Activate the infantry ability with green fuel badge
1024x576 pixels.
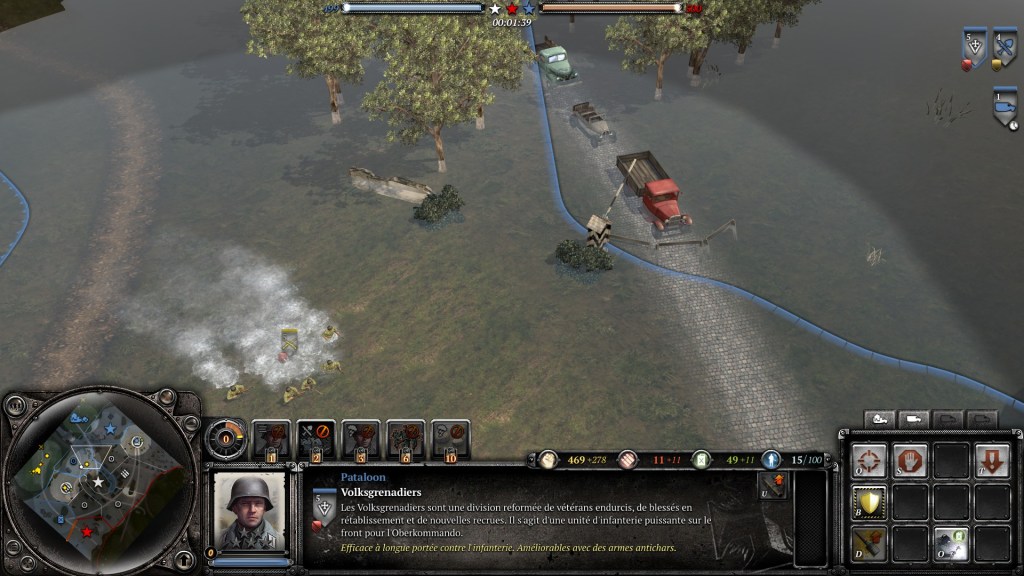click(x=951, y=543)
